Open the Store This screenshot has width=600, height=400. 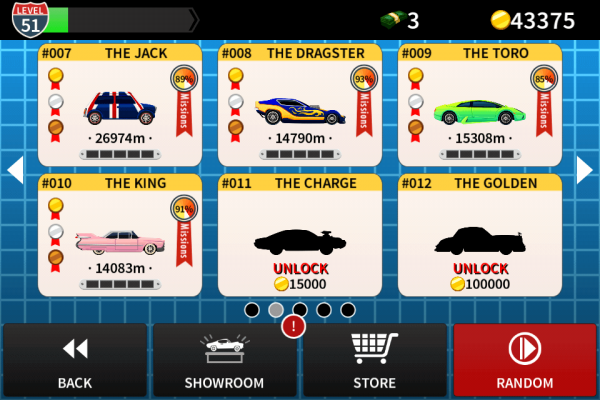point(374,360)
